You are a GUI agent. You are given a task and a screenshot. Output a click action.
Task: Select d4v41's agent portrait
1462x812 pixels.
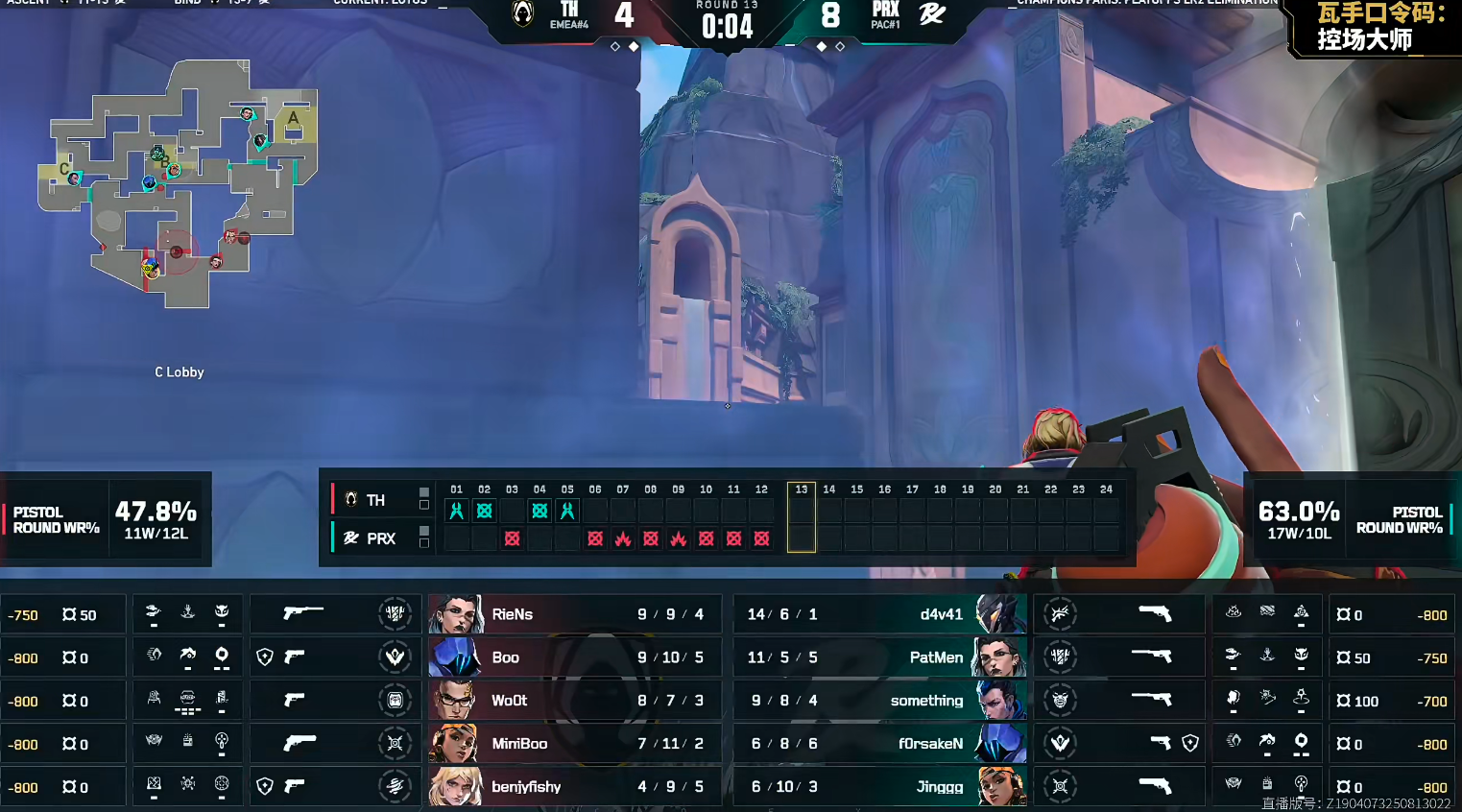click(999, 614)
